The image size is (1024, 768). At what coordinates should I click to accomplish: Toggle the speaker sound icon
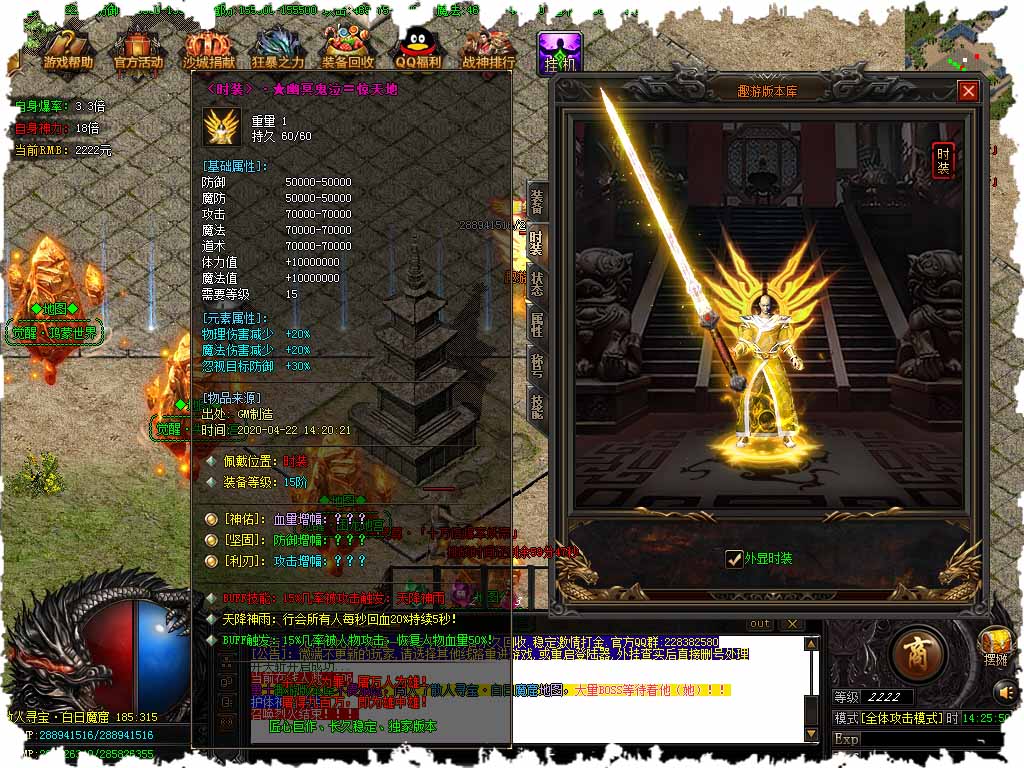click(x=1004, y=691)
